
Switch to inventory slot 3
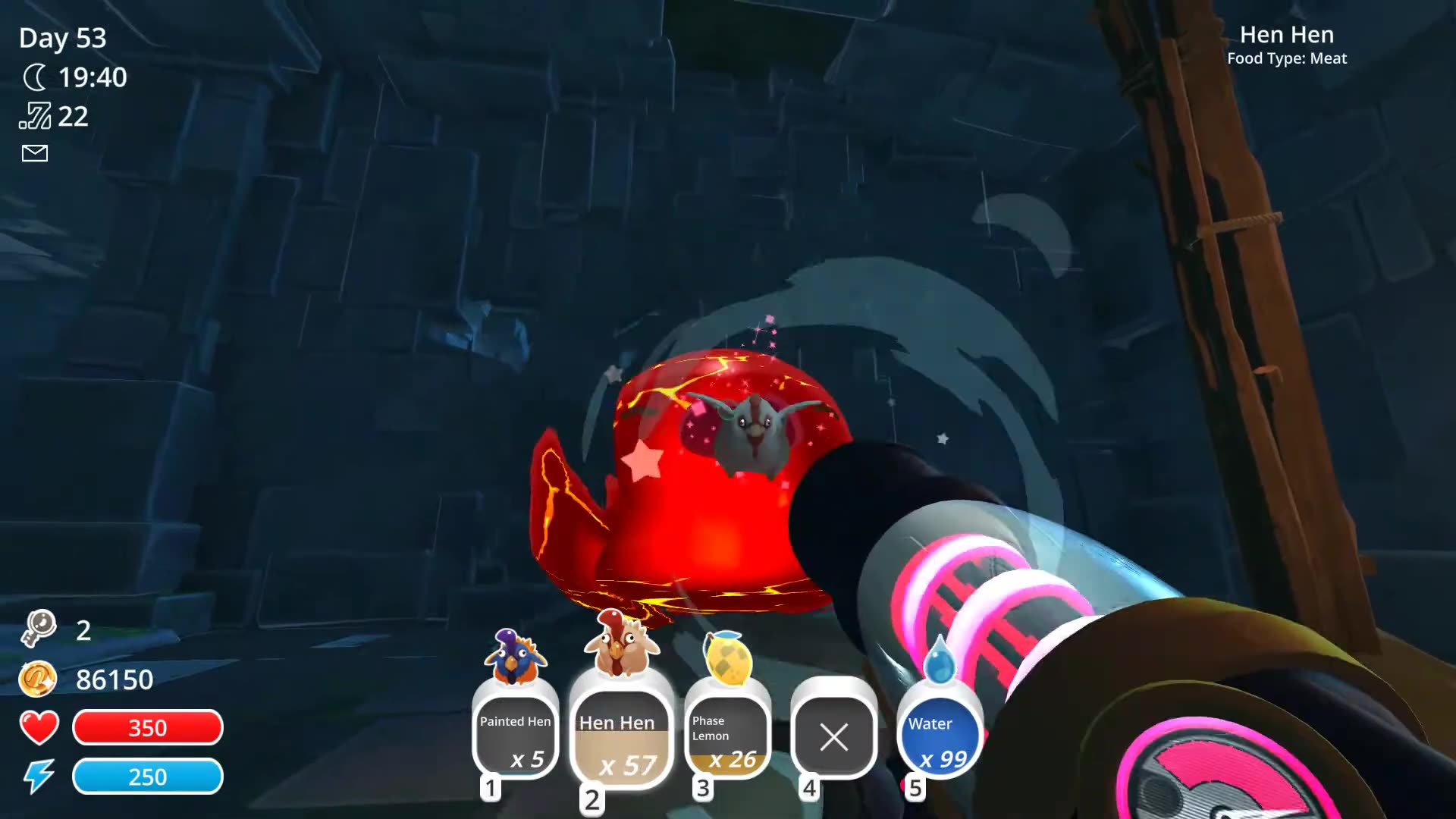pos(704,787)
